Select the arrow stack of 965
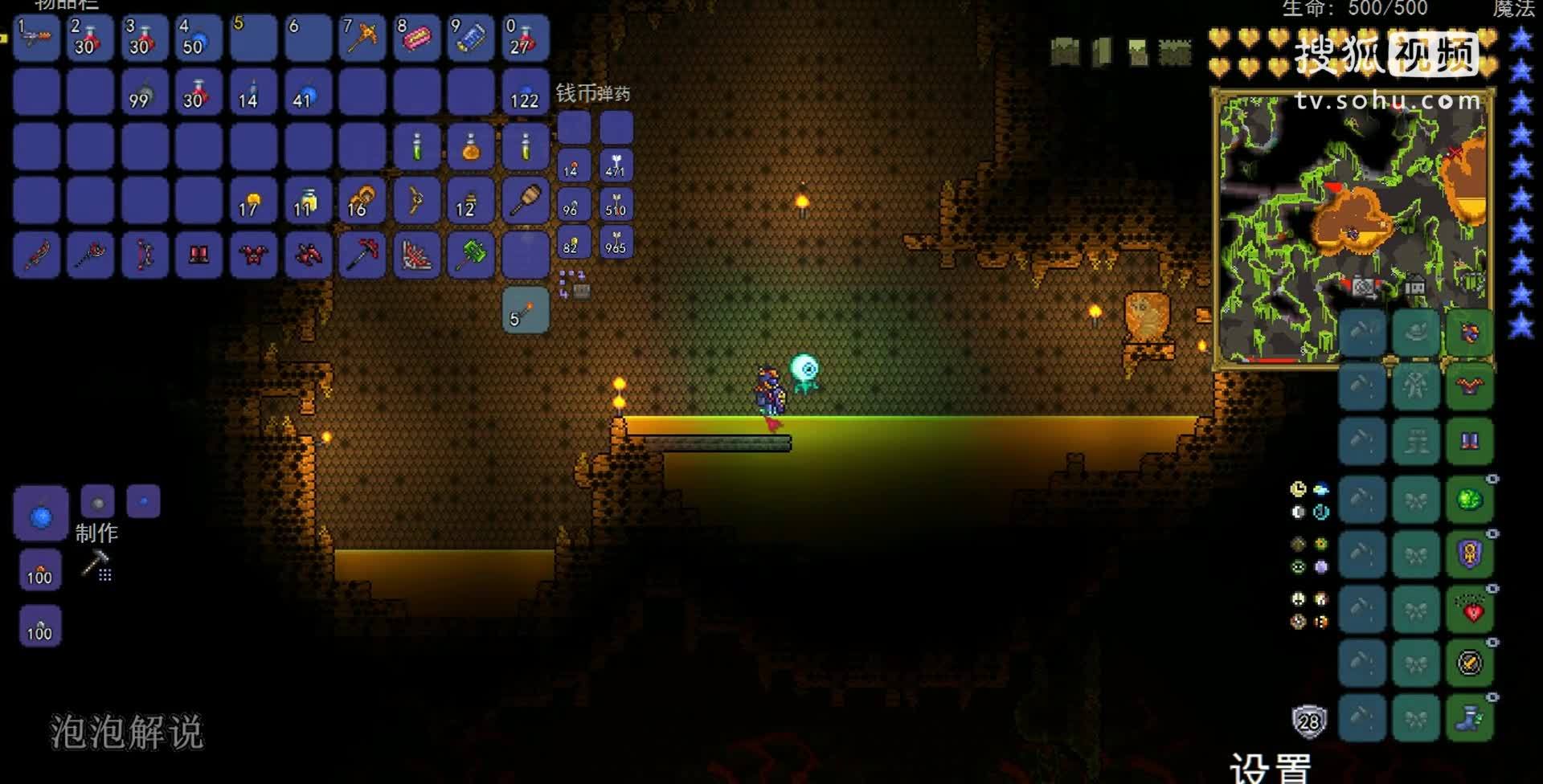The height and width of the screenshot is (784, 1543). coord(616,242)
